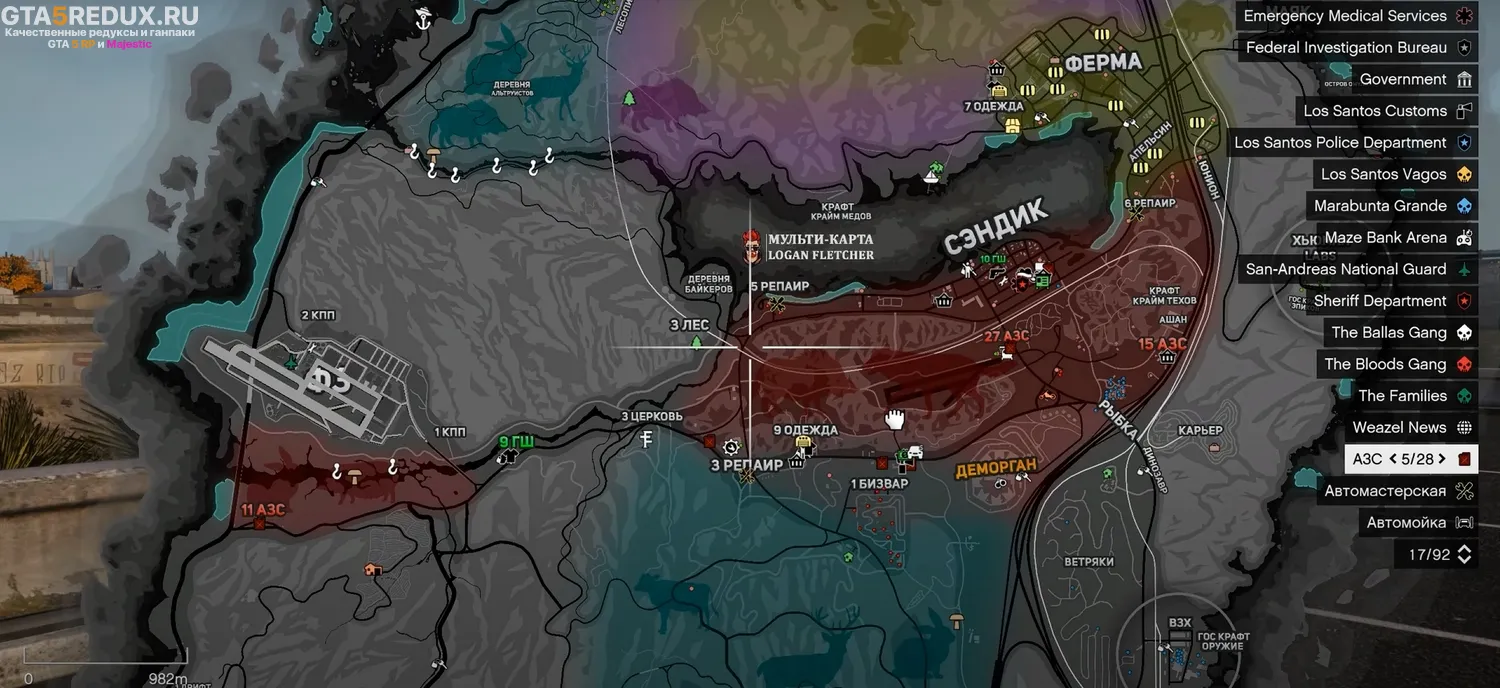
Task: Click the left arrow on the АЗС row
Action: 1393,459
